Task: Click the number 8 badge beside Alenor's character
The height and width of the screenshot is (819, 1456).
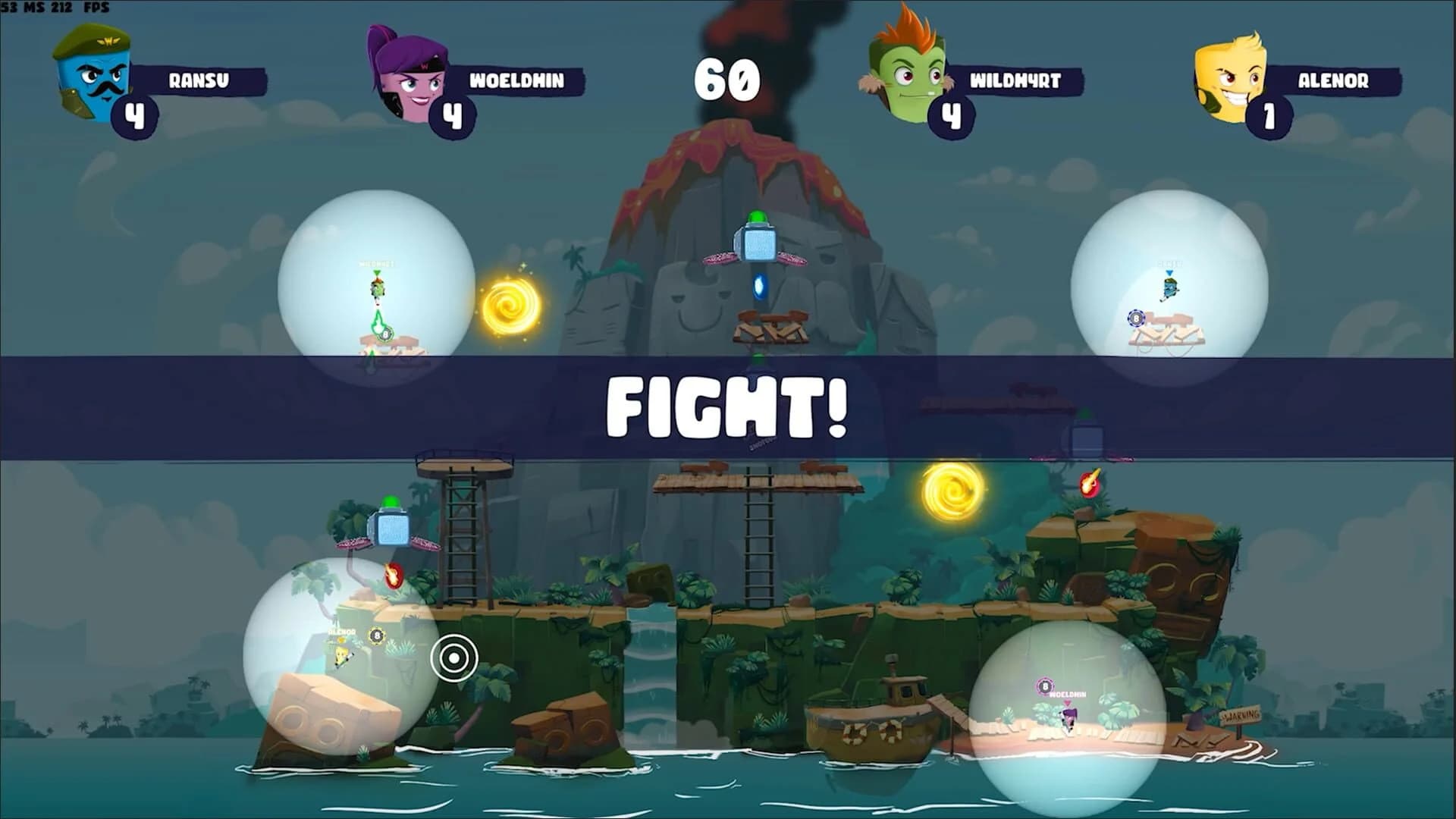Action: [x=377, y=635]
